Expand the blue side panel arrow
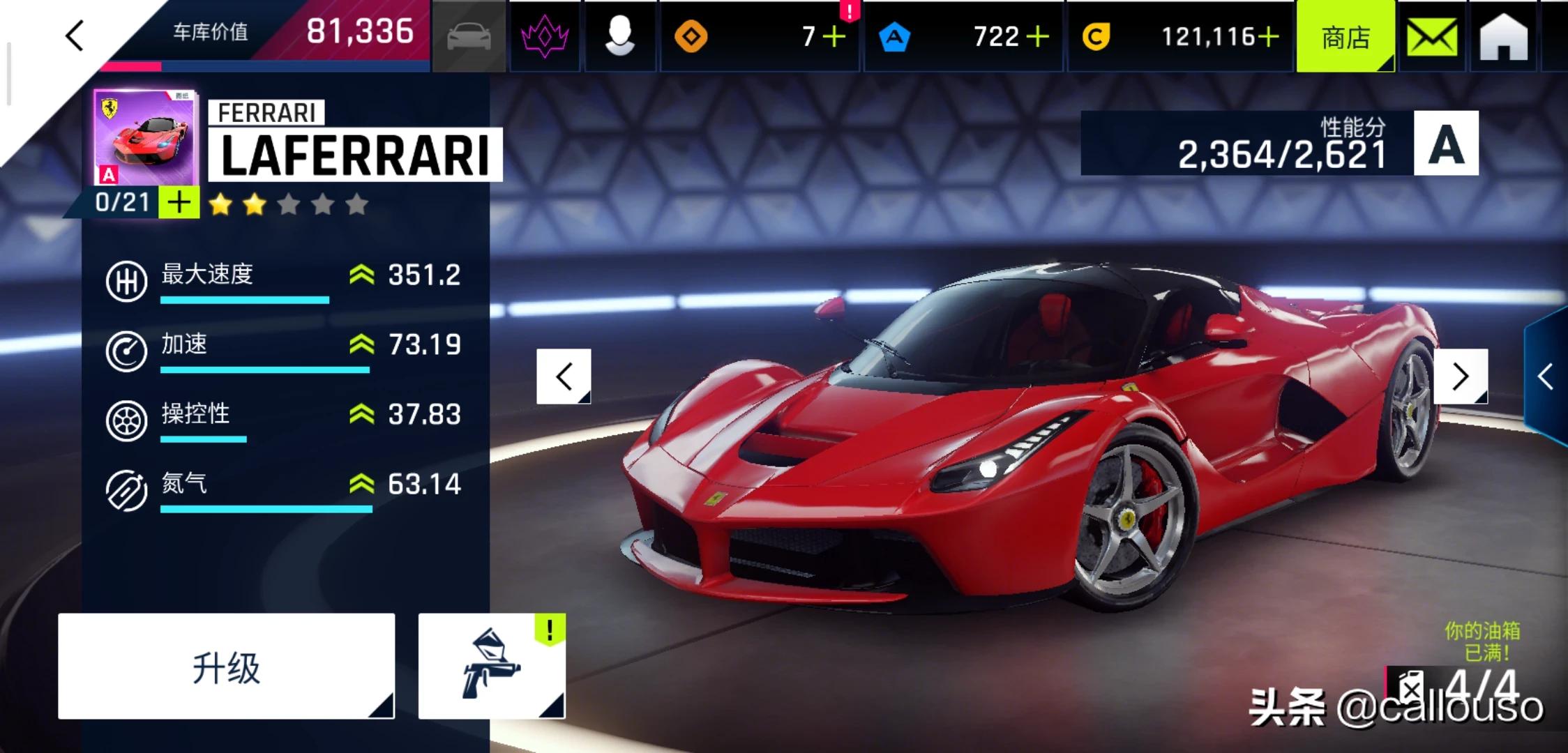The height and width of the screenshot is (753, 1568). tap(1546, 376)
